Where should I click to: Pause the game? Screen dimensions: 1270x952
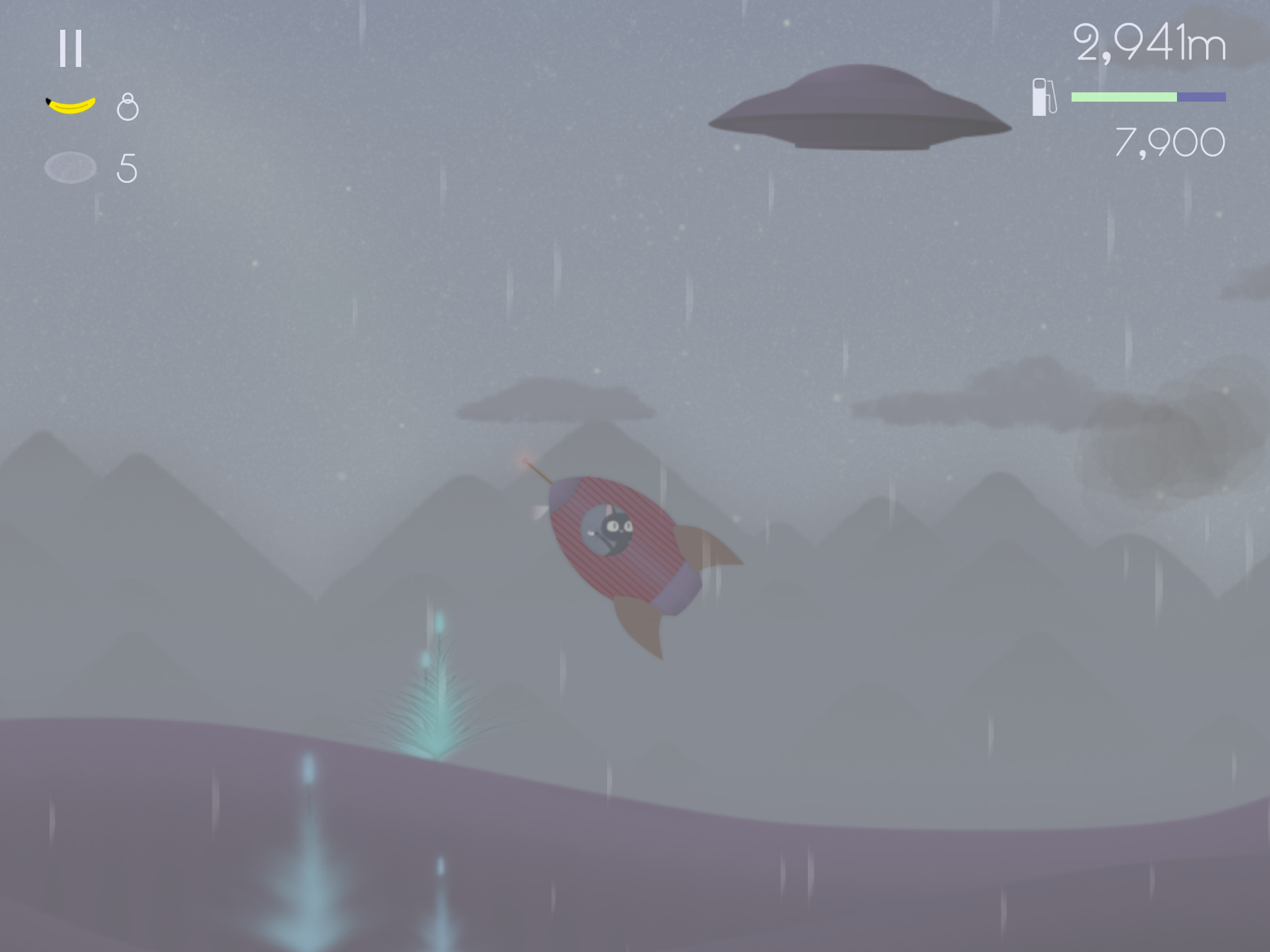[x=70, y=48]
